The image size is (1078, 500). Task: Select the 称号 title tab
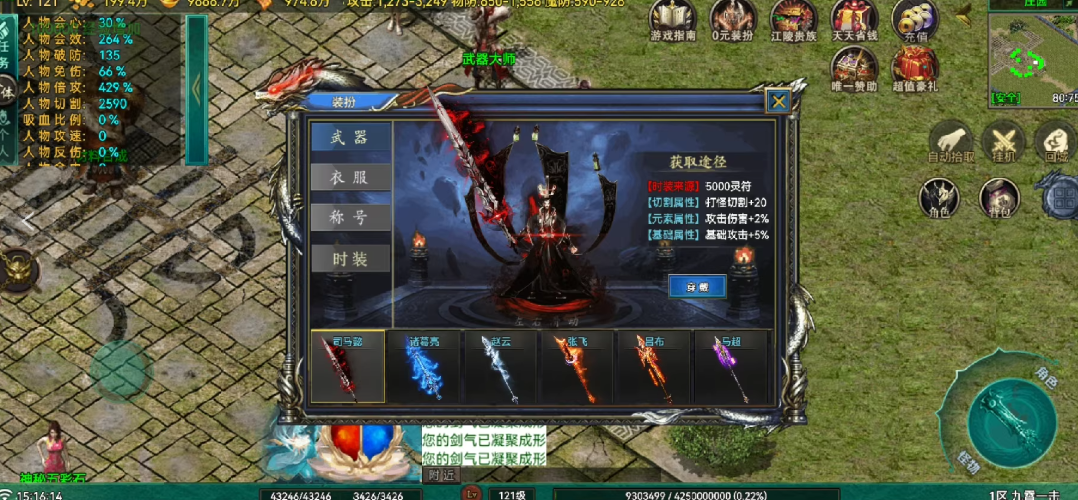pyautogui.click(x=349, y=217)
